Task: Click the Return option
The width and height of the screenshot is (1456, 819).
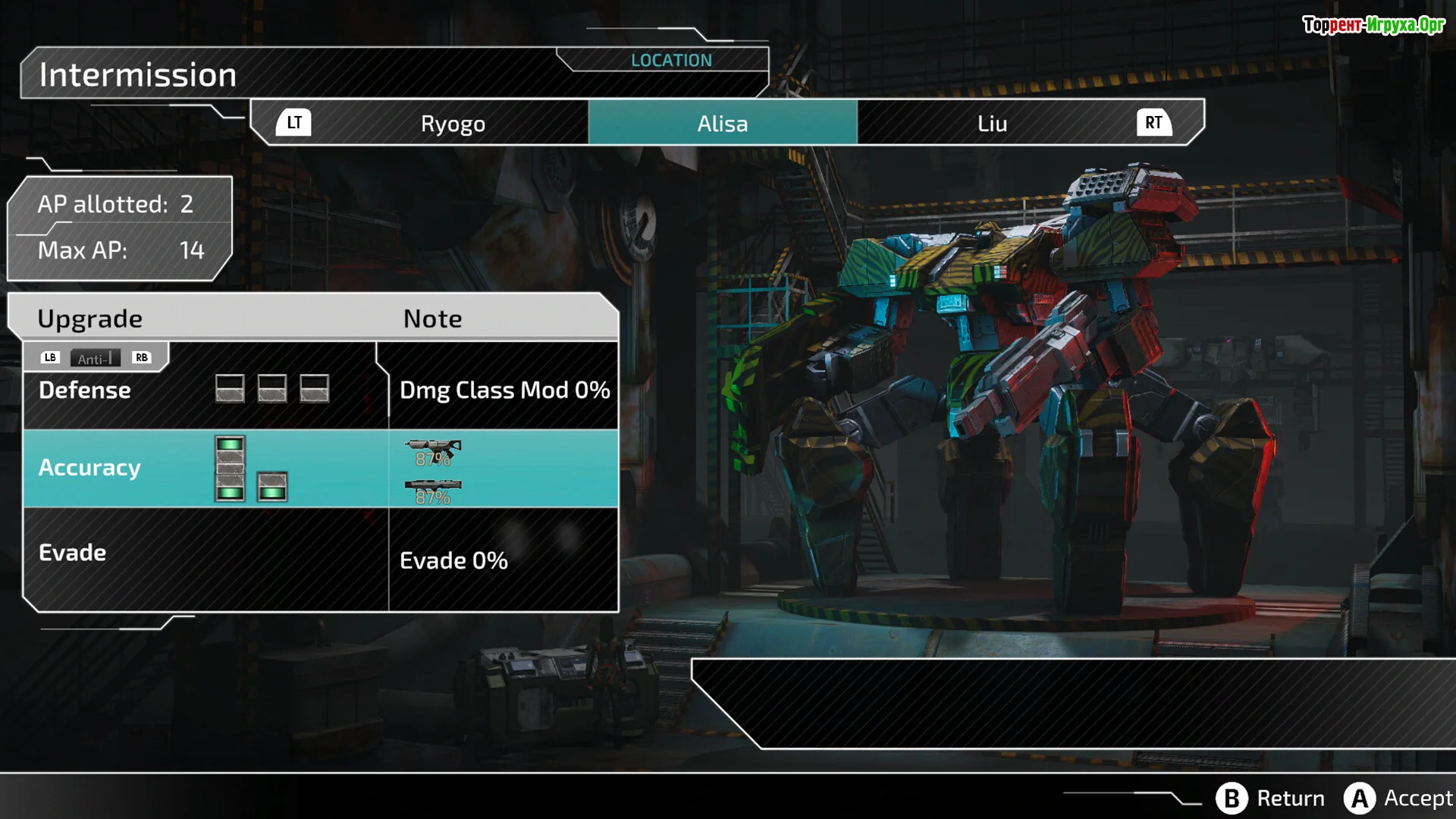Action: (x=1271, y=798)
